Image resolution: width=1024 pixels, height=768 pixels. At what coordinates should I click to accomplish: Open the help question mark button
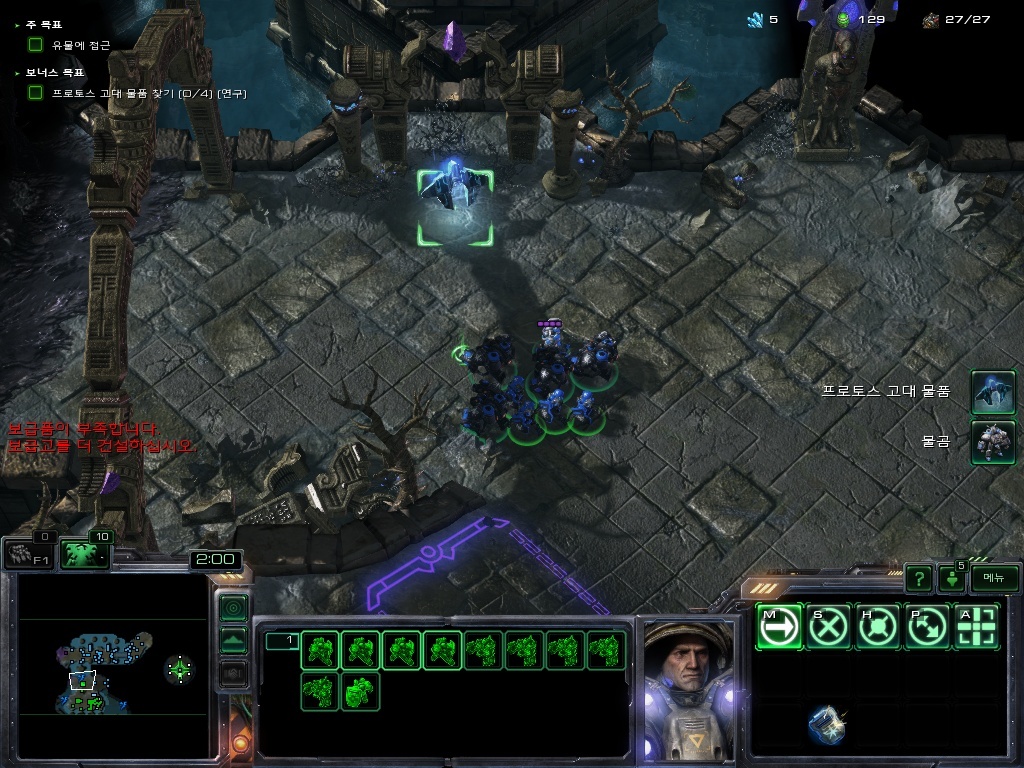918,578
